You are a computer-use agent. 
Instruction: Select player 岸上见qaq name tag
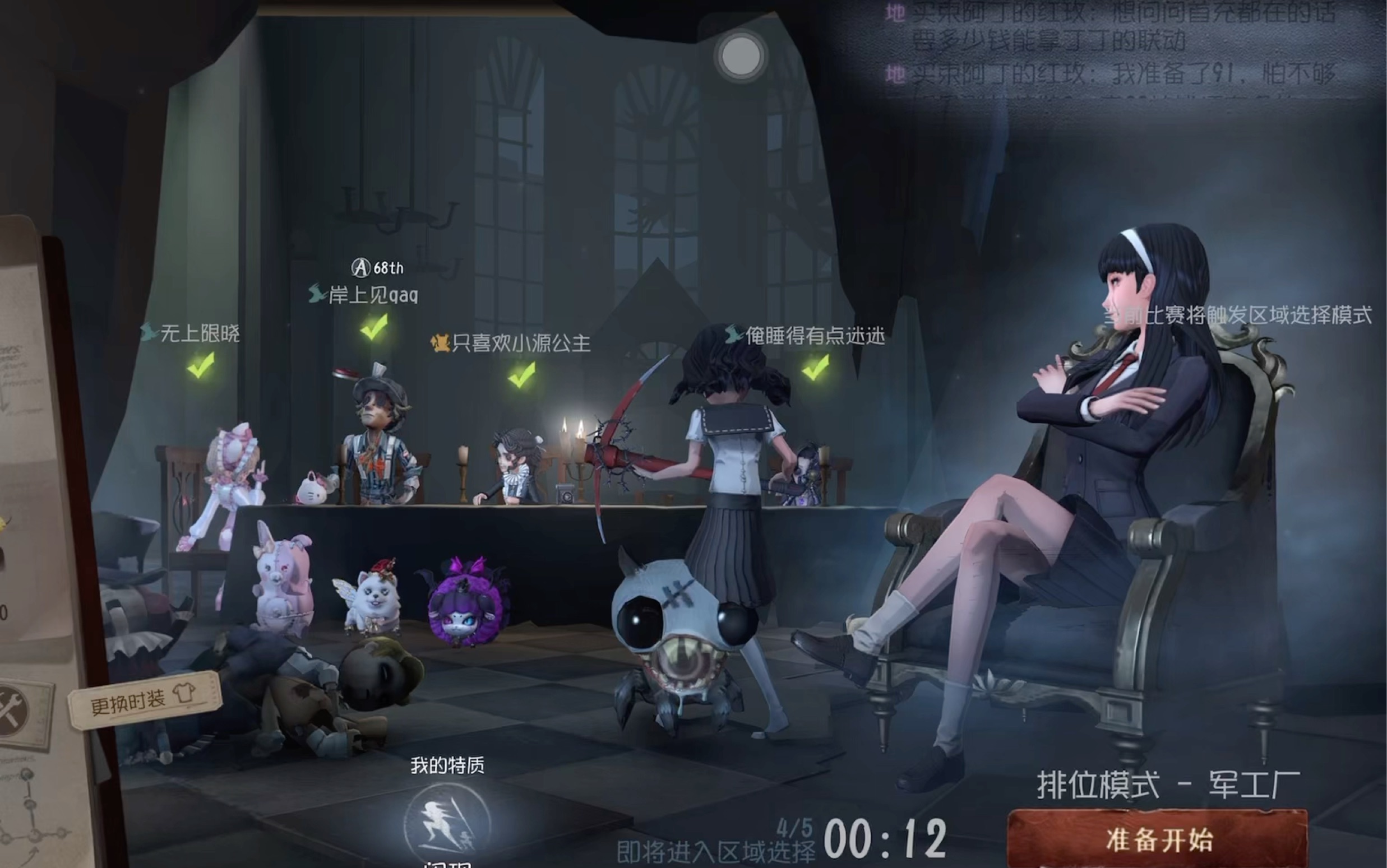coord(373,295)
